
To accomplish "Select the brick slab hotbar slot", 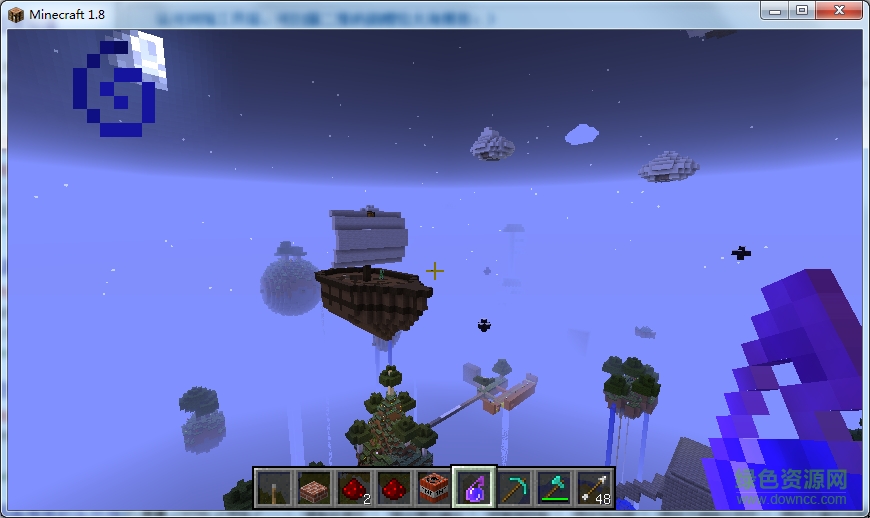I will [x=313, y=488].
